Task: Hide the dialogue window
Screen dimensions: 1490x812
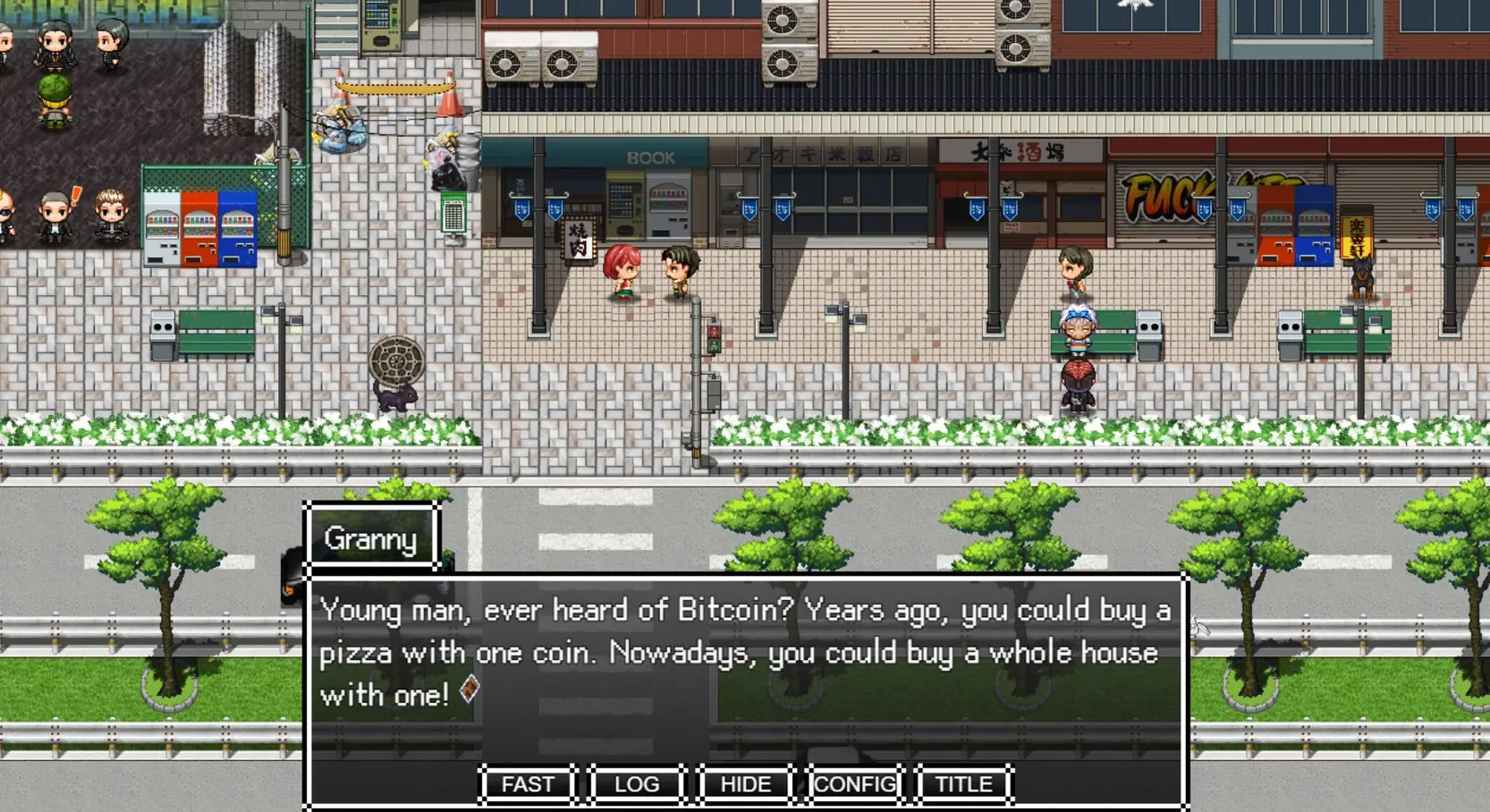Action: coord(746,784)
